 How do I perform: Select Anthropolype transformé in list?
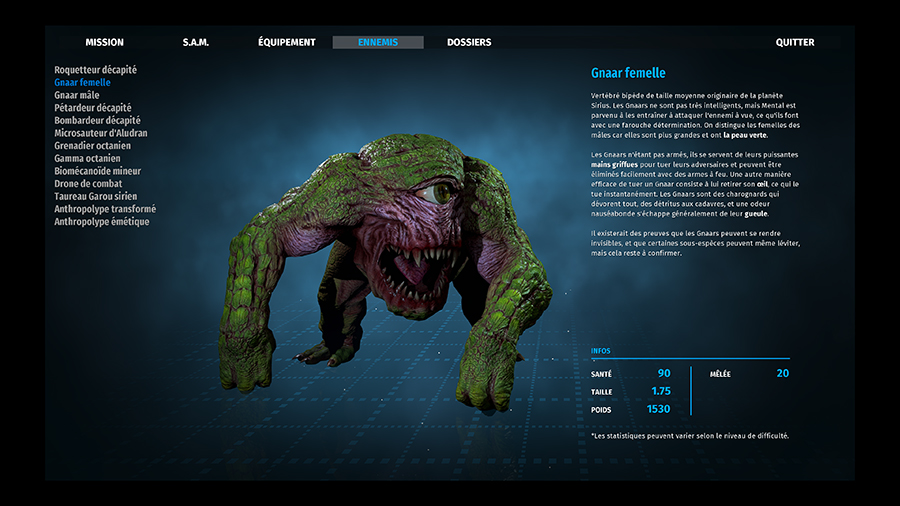coord(105,209)
